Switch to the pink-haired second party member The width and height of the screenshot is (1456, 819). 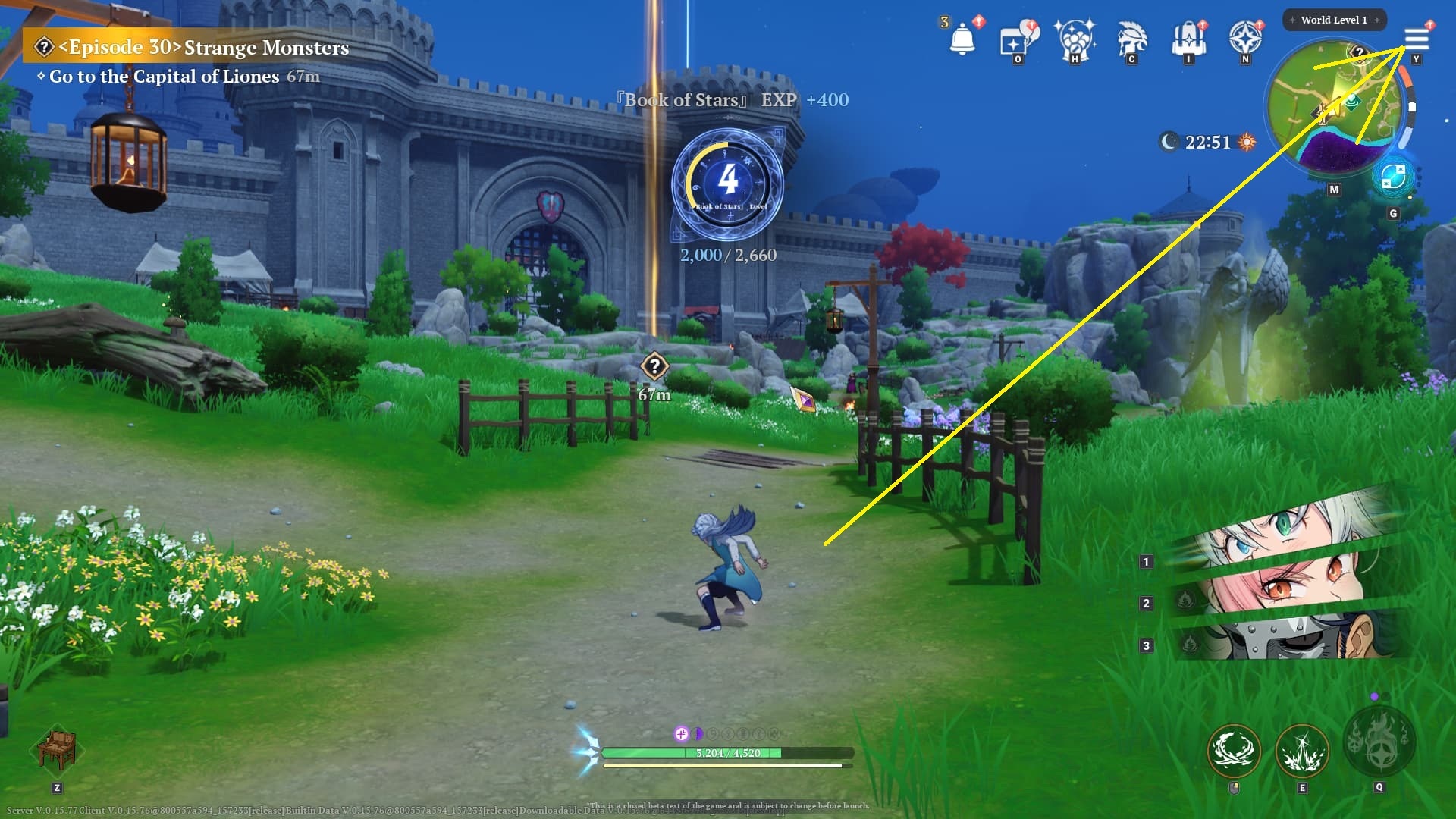point(1289,588)
